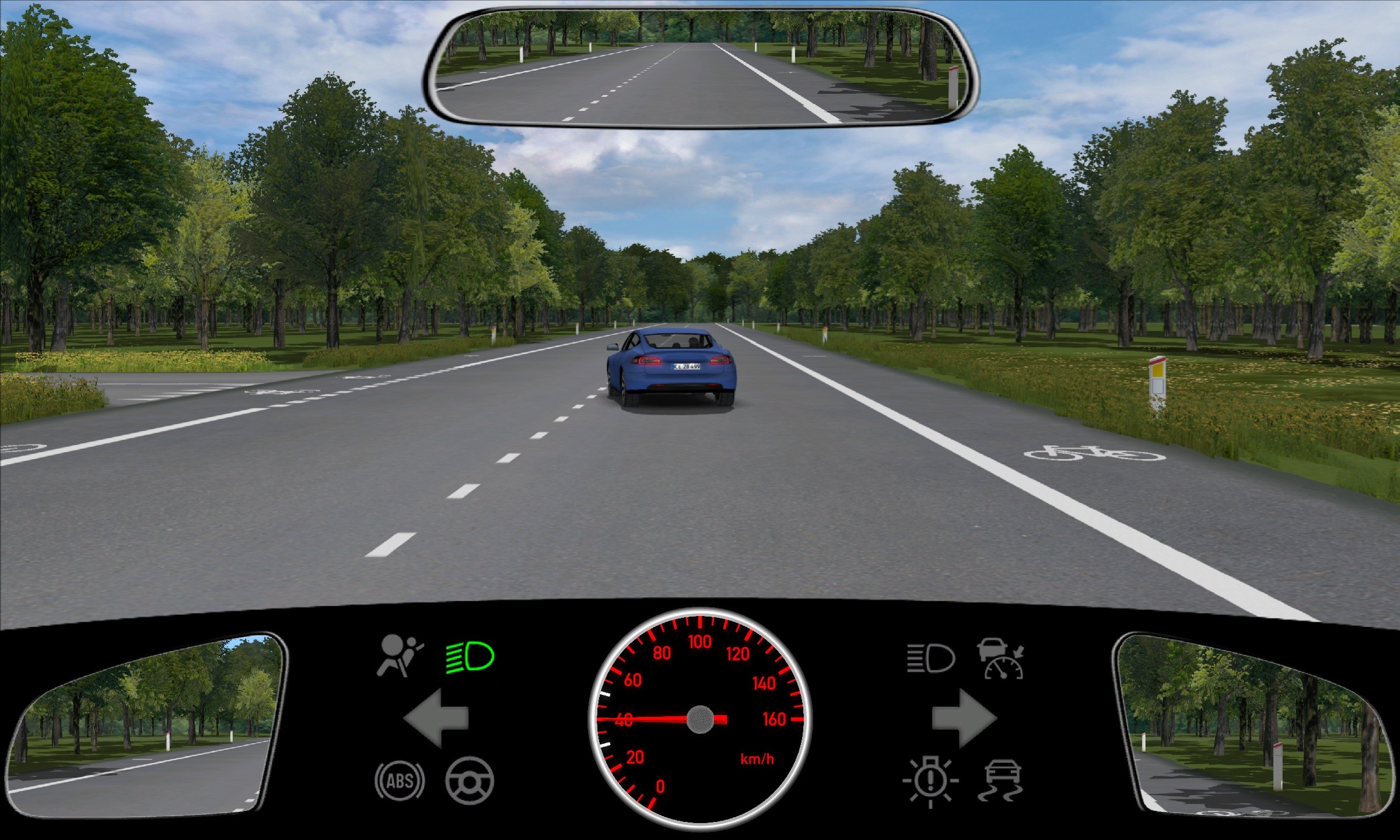Check the right side mirror
This screenshot has width=1400, height=840.
coord(1254,726)
